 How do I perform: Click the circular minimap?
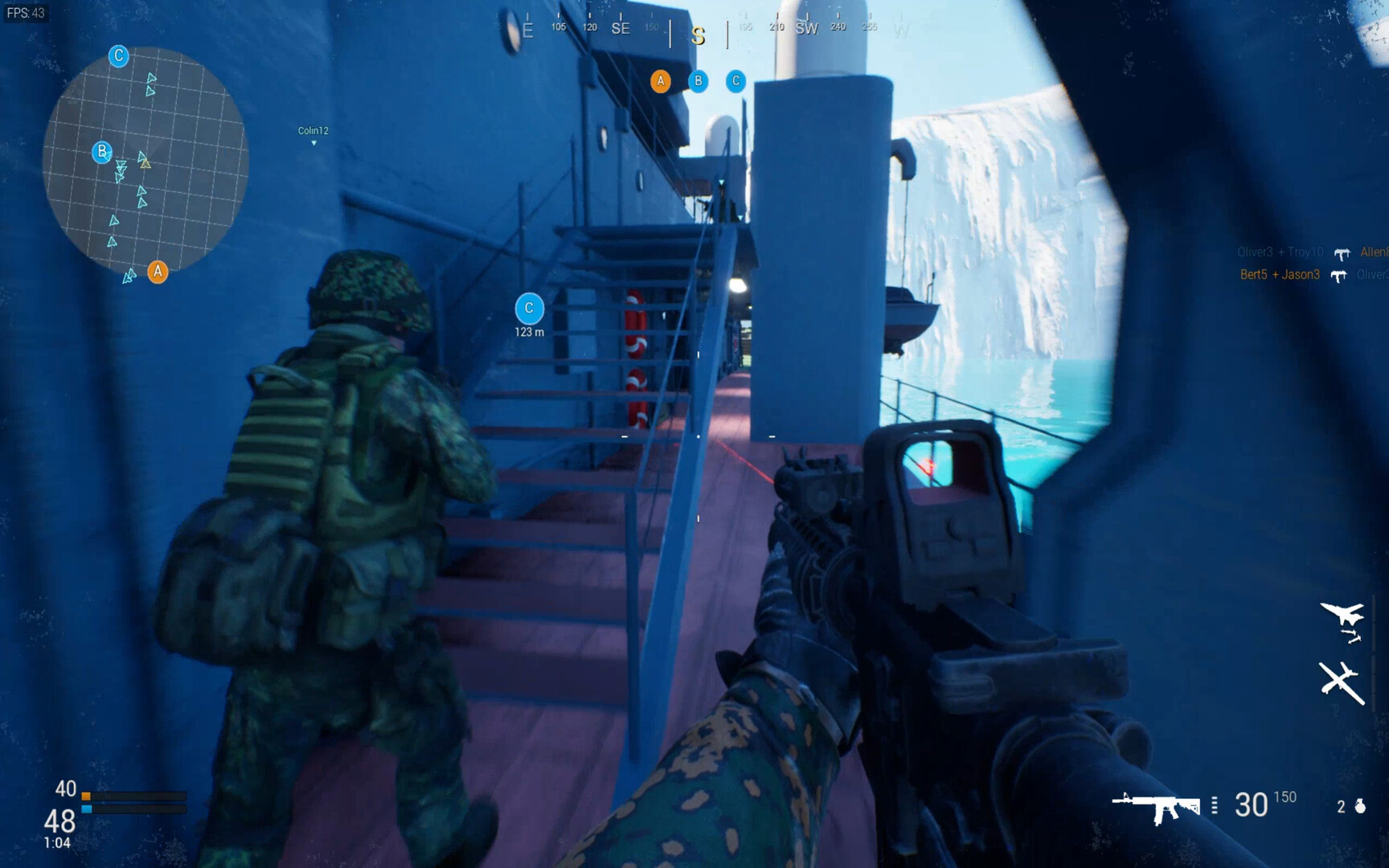tap(145, 161)
